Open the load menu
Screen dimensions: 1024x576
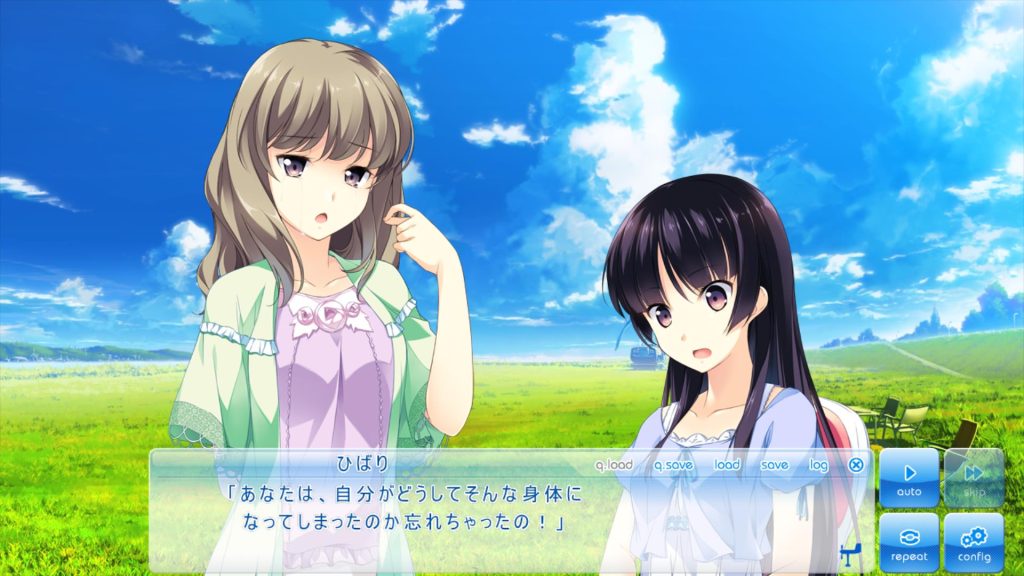coord(727,465)
